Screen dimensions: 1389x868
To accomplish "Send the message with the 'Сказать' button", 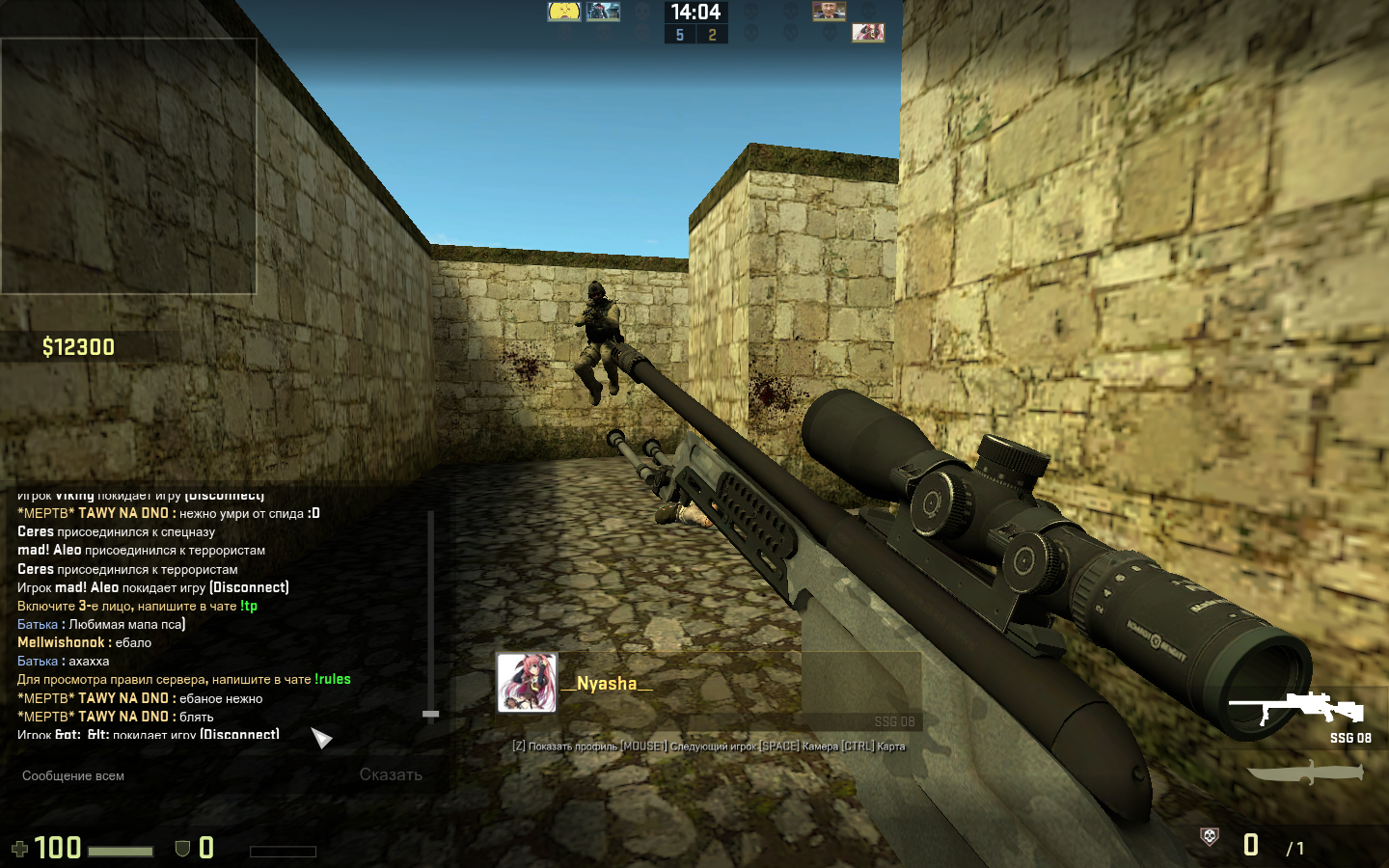I will tap(391, 774).
